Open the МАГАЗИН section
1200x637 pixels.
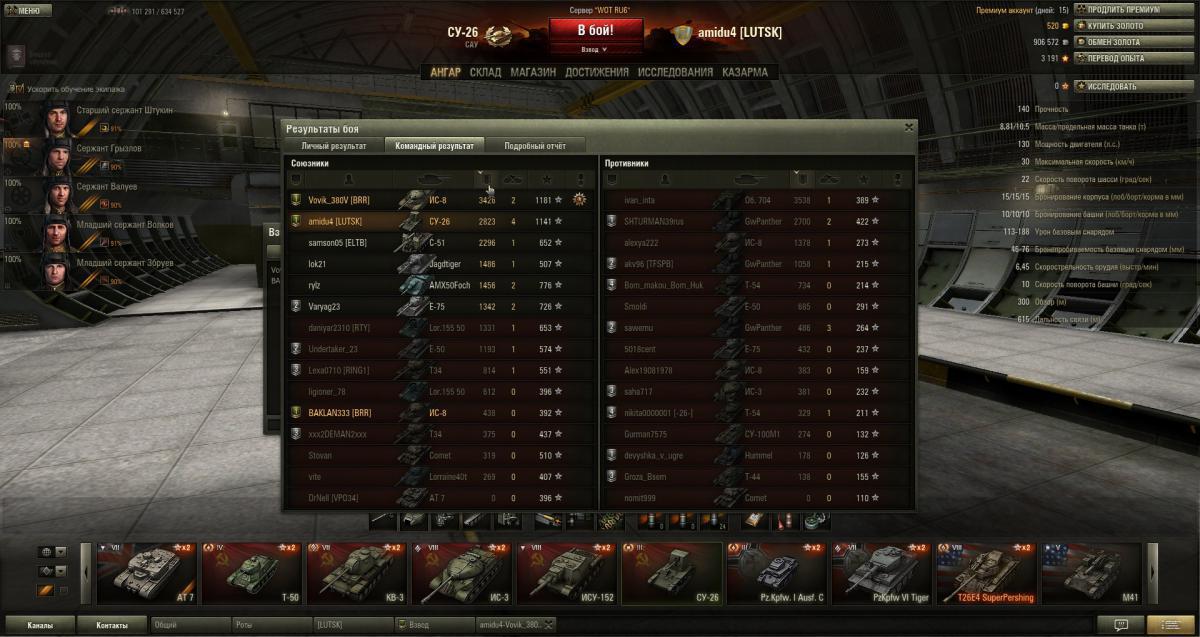(532, 72)
